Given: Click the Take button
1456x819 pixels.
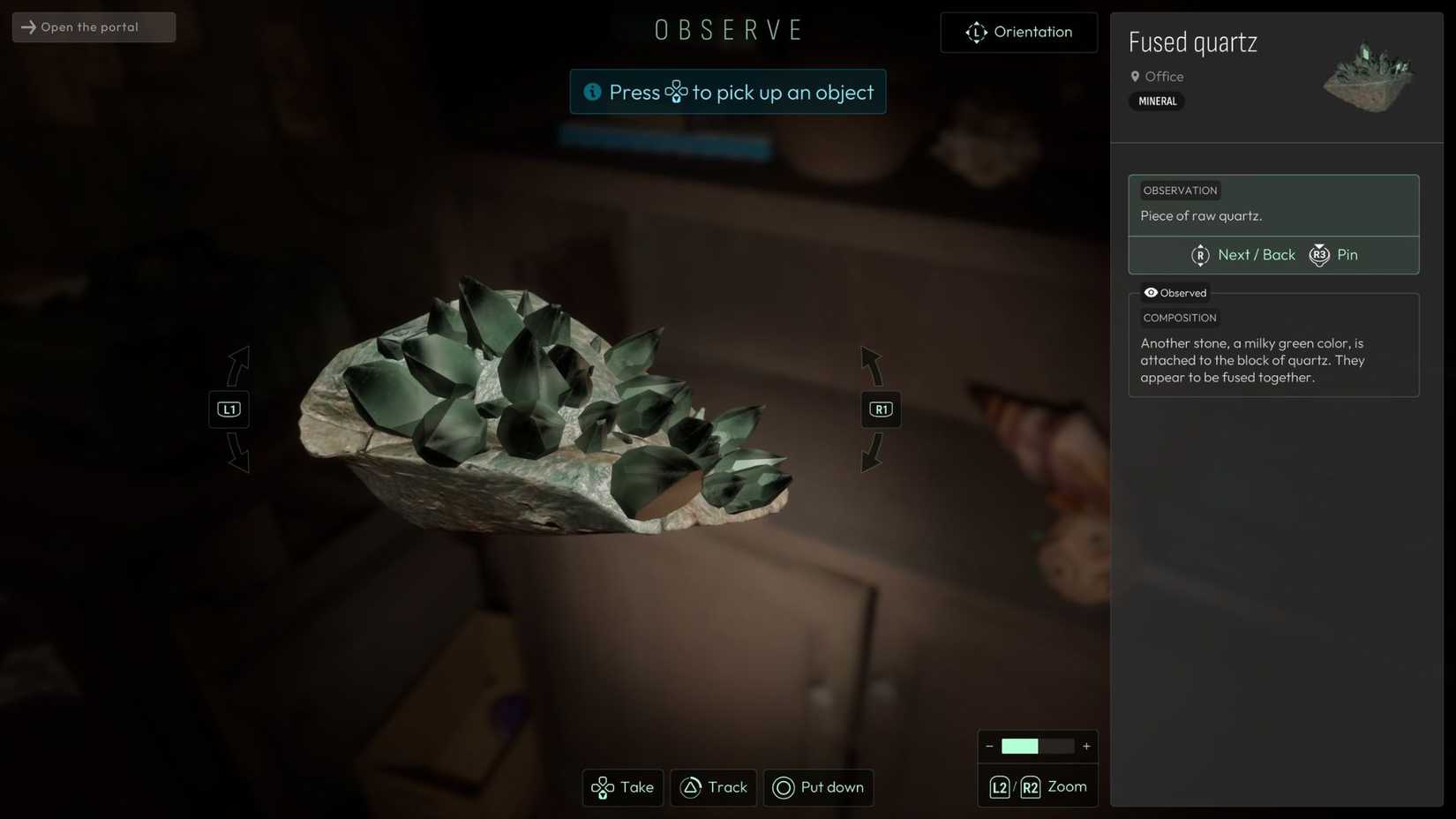Looking at the screenshot, I should 623,787.
